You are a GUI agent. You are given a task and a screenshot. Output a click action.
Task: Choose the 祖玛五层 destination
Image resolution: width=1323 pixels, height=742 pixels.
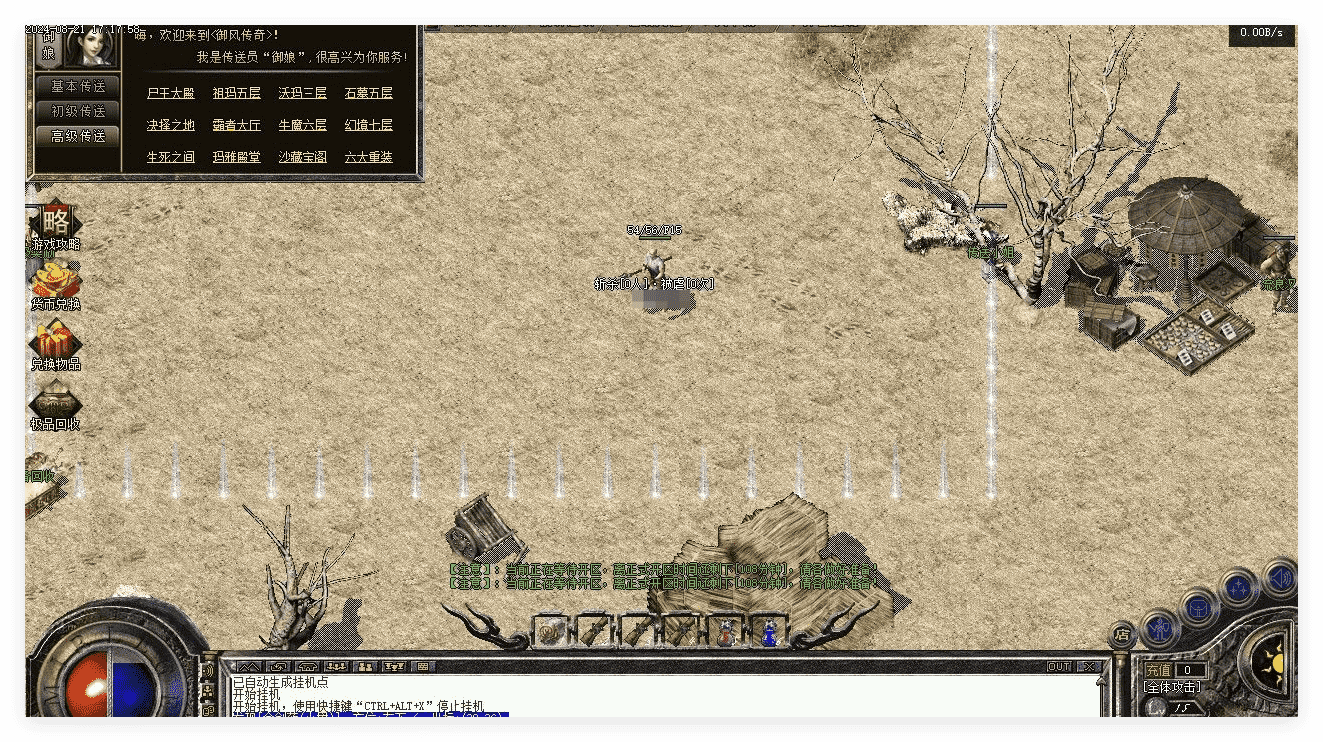236,93
